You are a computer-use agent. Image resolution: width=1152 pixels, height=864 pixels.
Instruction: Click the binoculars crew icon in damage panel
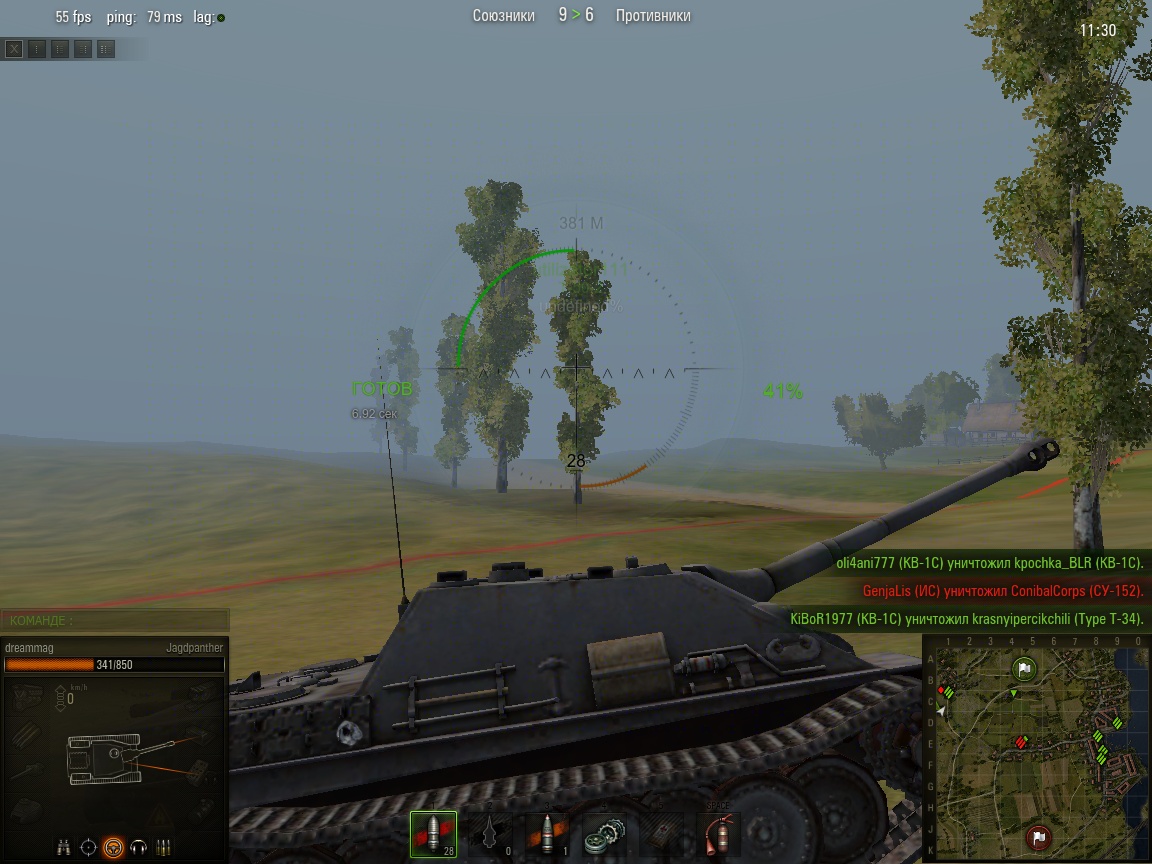[x=63, y=847]
